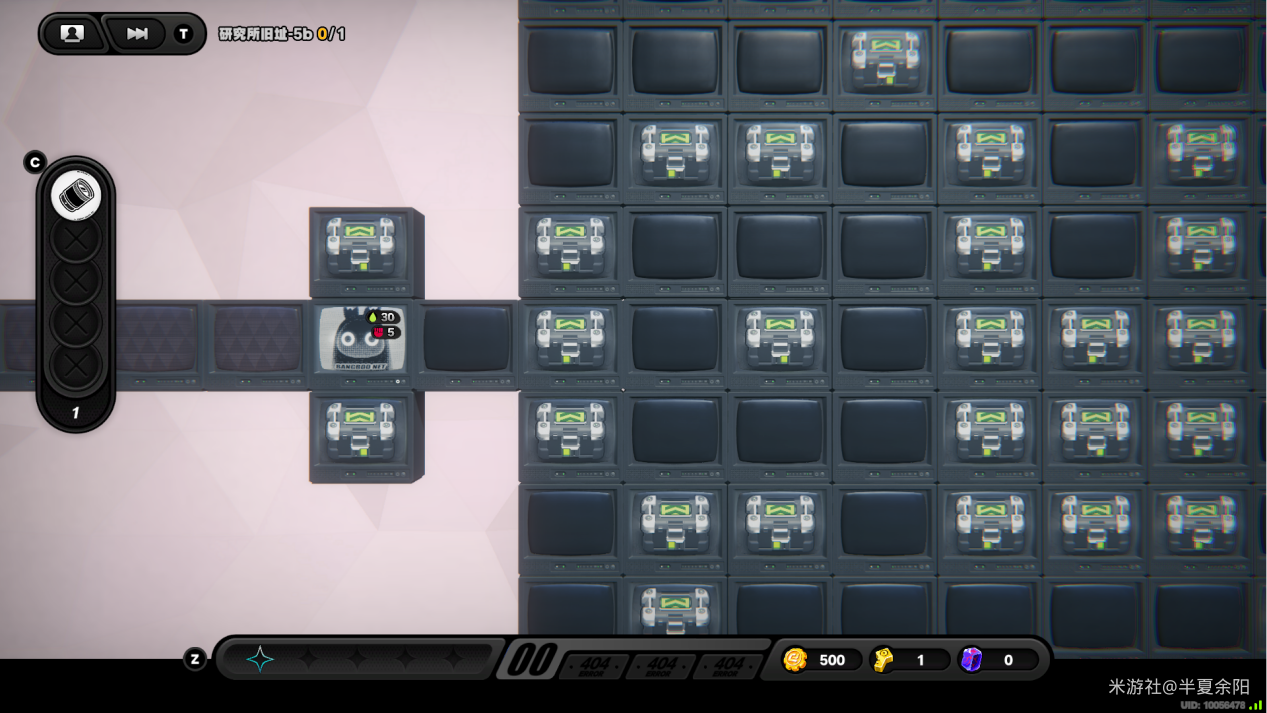Open the agent squad profile button
The height and width of the screenshot is (713, 1267).
coord(72,34)
